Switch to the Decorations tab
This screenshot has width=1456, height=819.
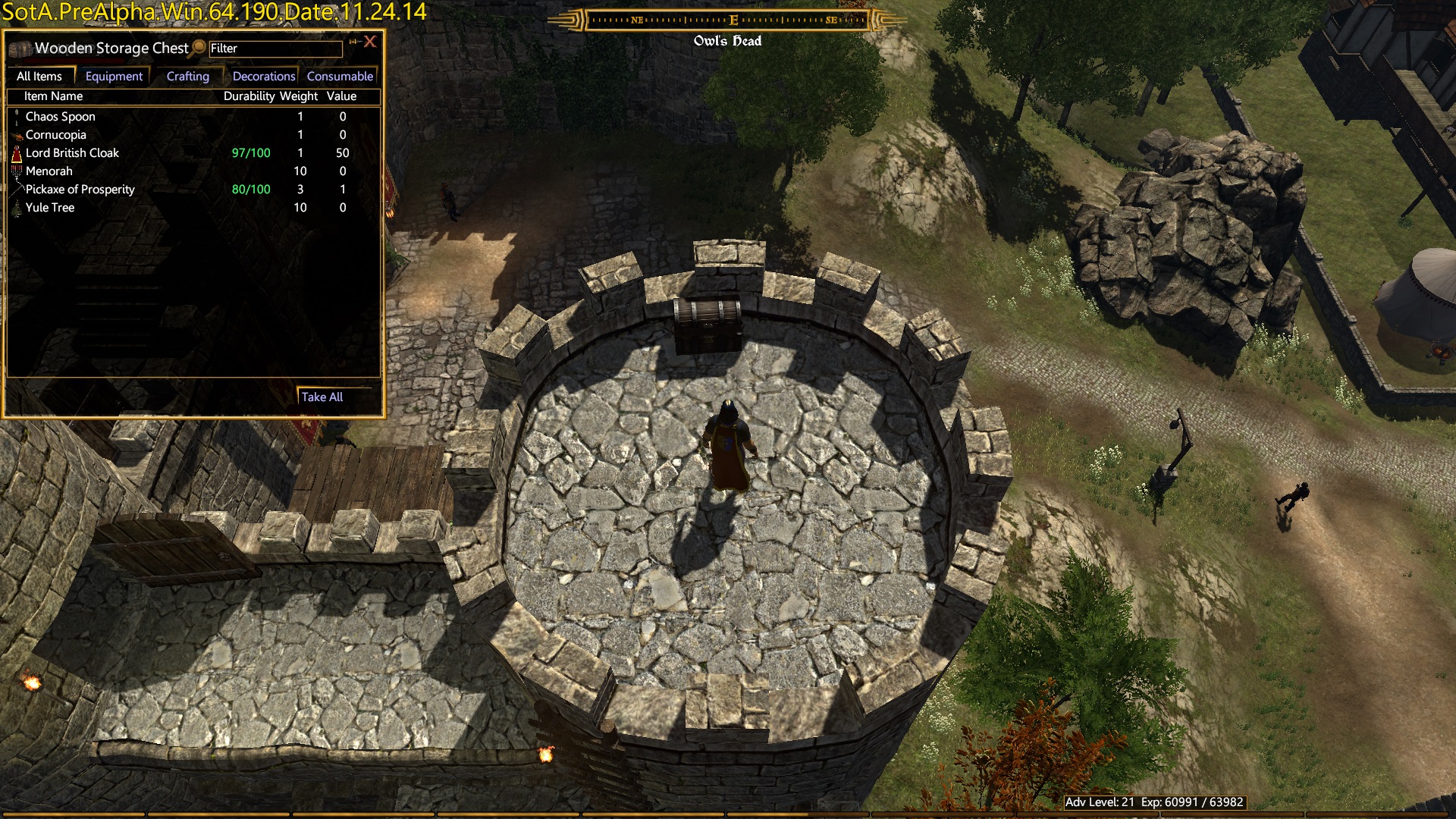point(264,77)
